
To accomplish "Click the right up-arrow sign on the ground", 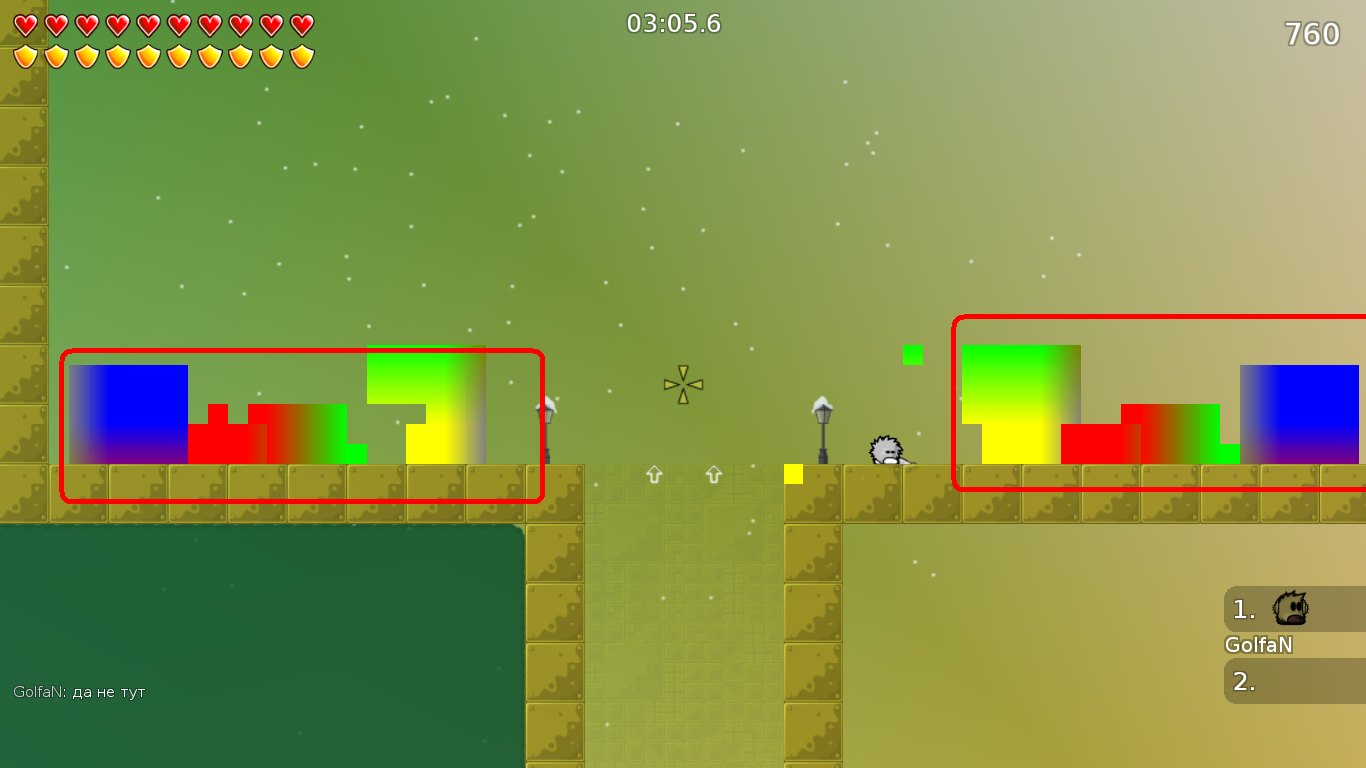I will 714,475.
